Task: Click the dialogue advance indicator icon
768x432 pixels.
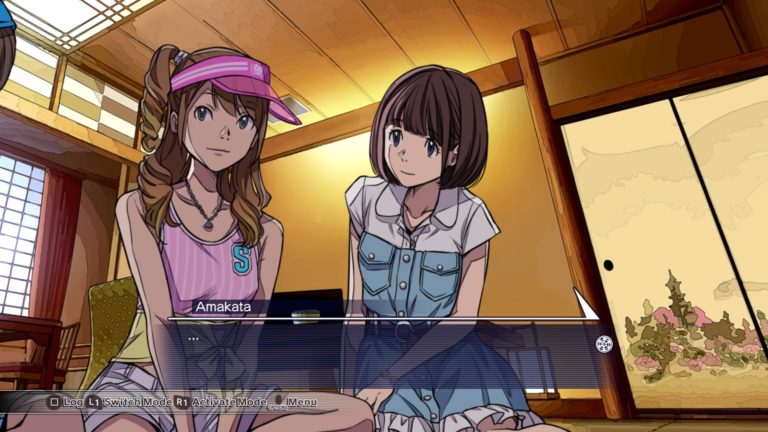Action: point(604,344)
